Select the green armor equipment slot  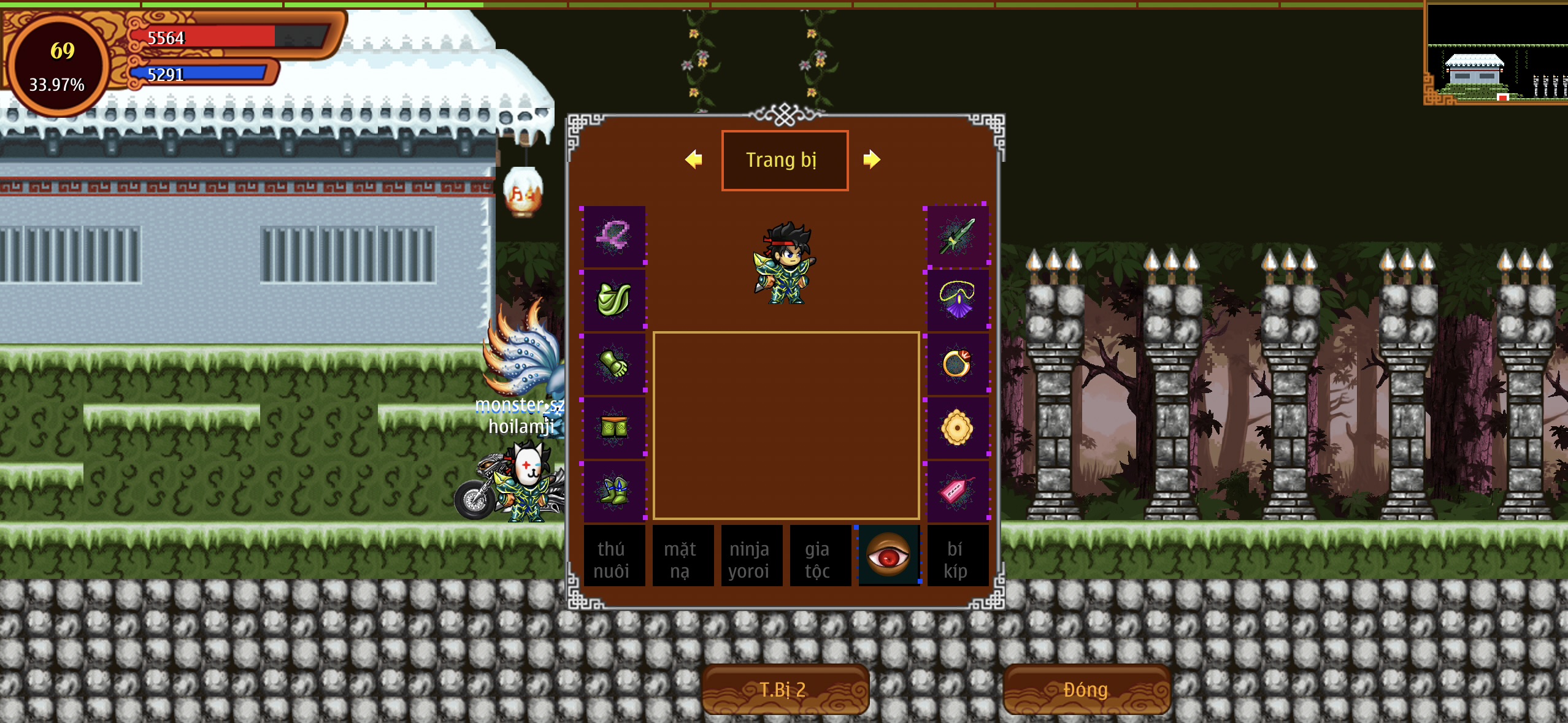(613, 300)
